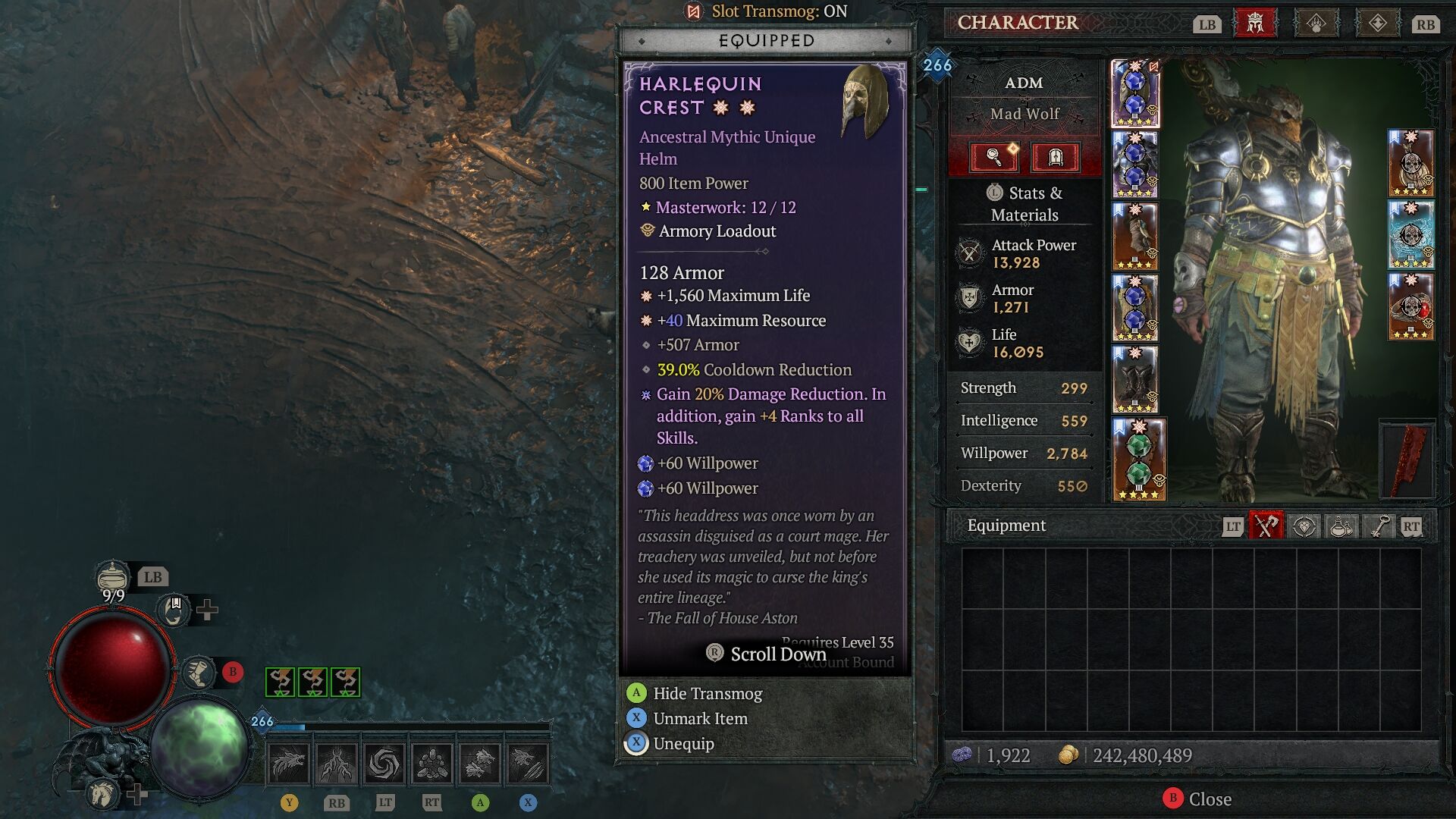This screenshot has height=819, width=1456.
Task: Select the equipped amulet slot
Action: [1410, 164]
